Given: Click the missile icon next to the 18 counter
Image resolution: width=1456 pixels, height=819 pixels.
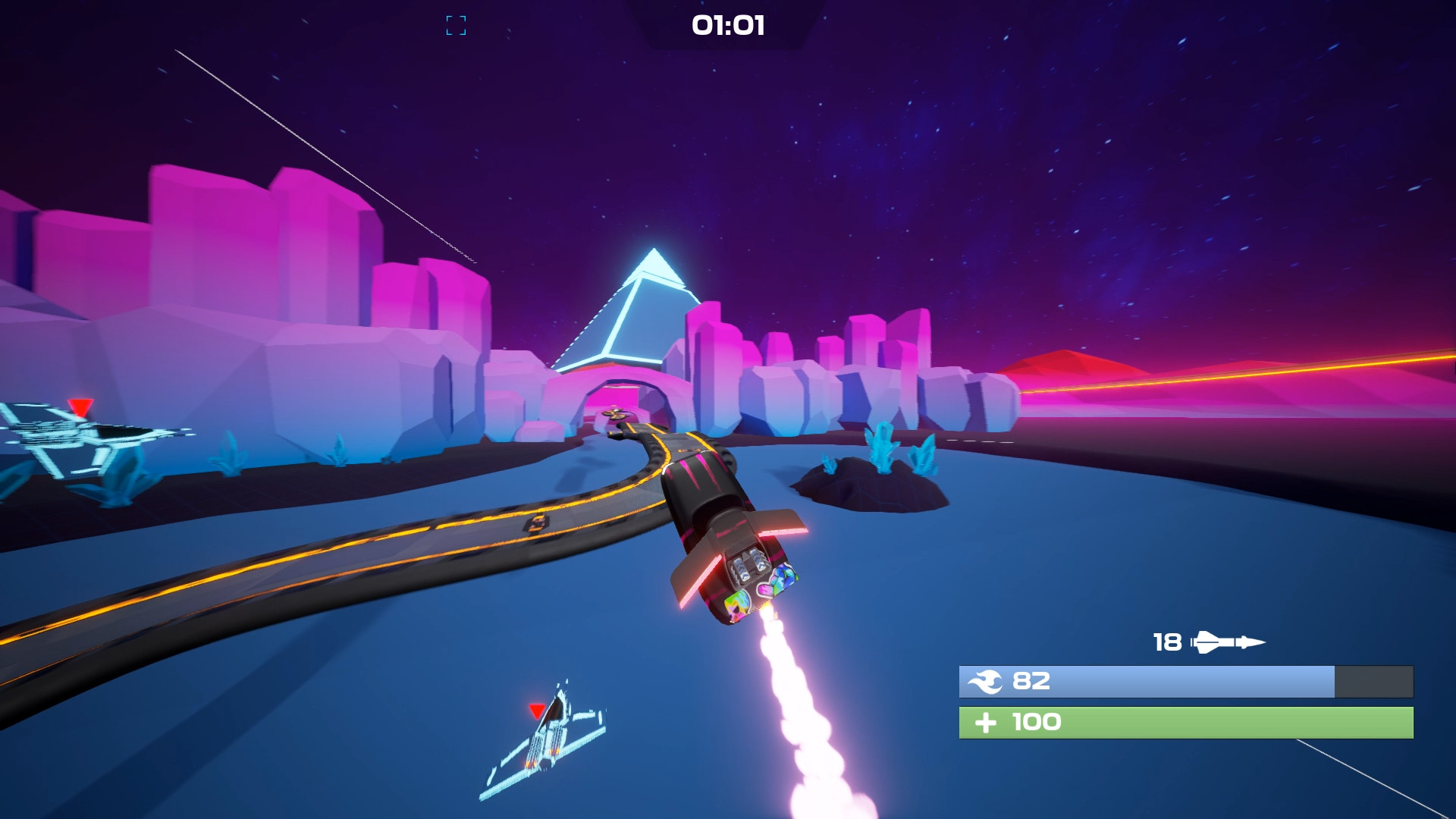Looking at the screenshot, I should click(x=1226, y=642).
